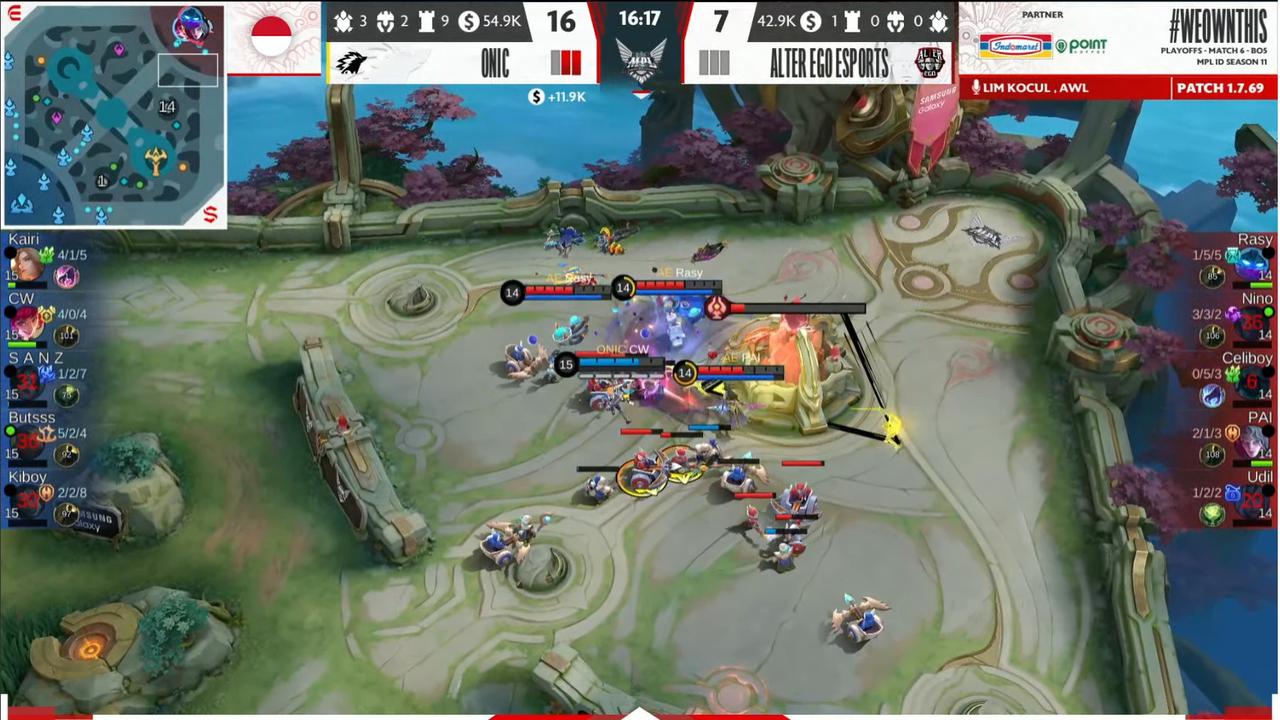Click the gold coin icon beside 54.9K
The height and width of the screenshot is (720, 1280).
pyautogui.click(x=469, y=22)
